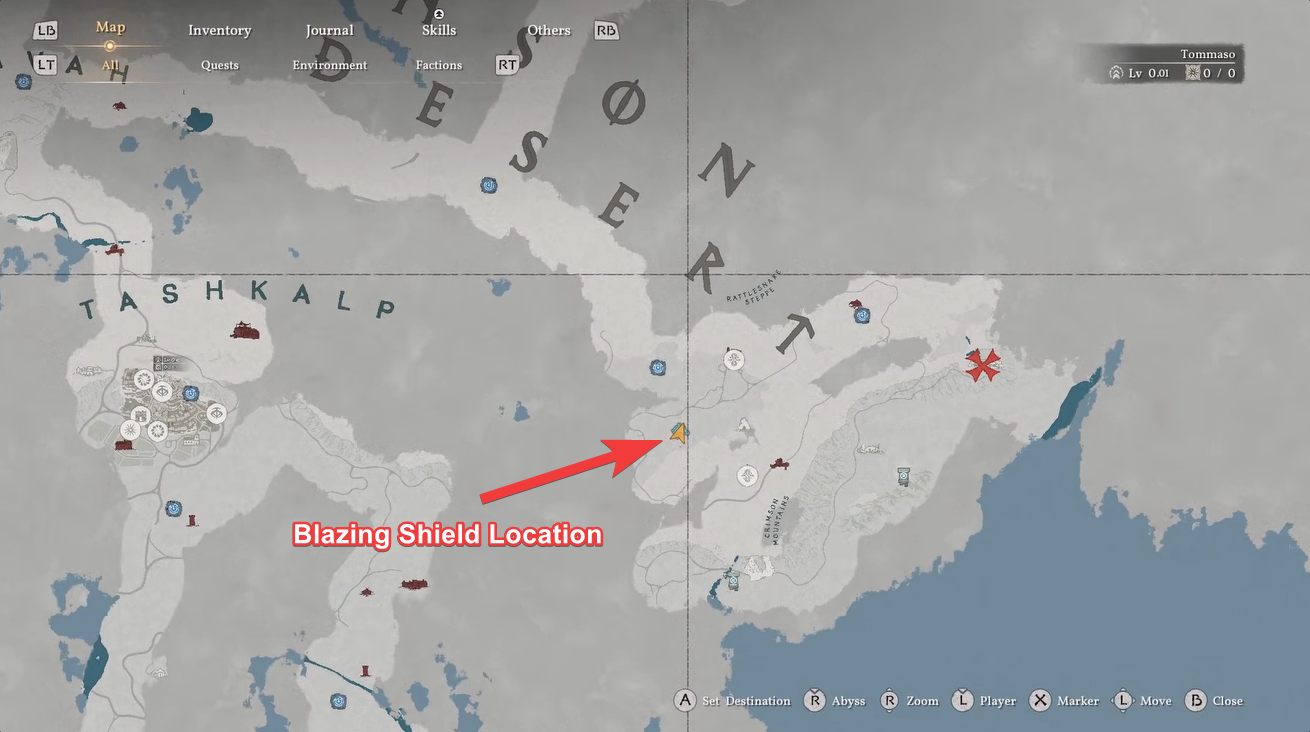Open the Quests filter
1310x732 pixels.
point(219,64)
